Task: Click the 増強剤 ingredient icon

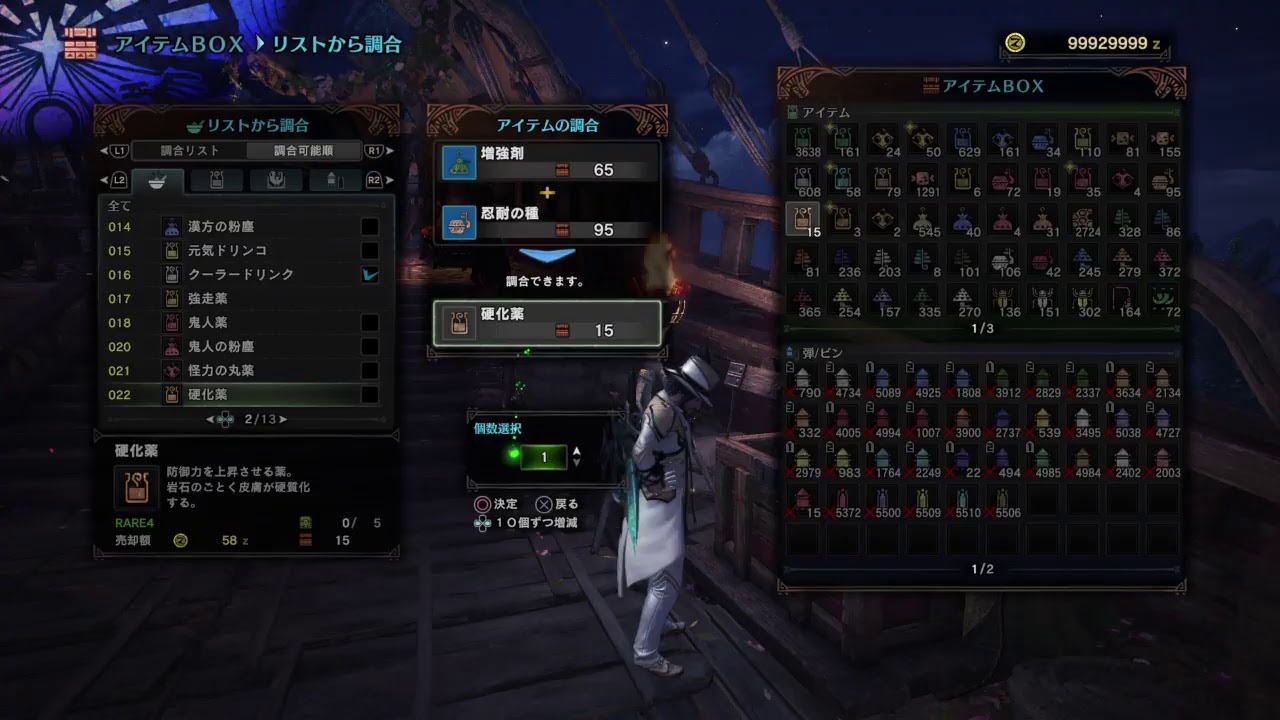Action: click(x=459, y=160)
